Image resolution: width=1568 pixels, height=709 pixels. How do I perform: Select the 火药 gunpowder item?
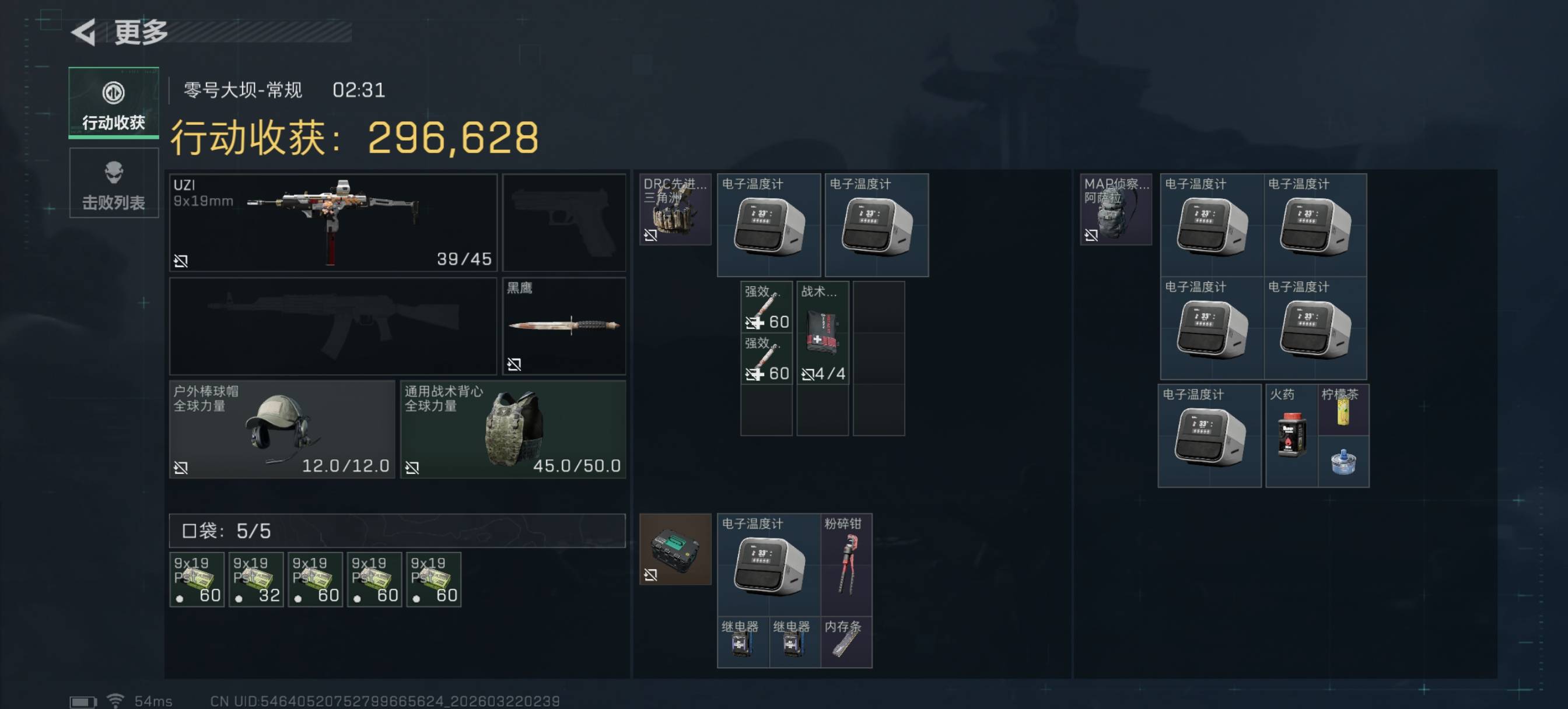1291,435
